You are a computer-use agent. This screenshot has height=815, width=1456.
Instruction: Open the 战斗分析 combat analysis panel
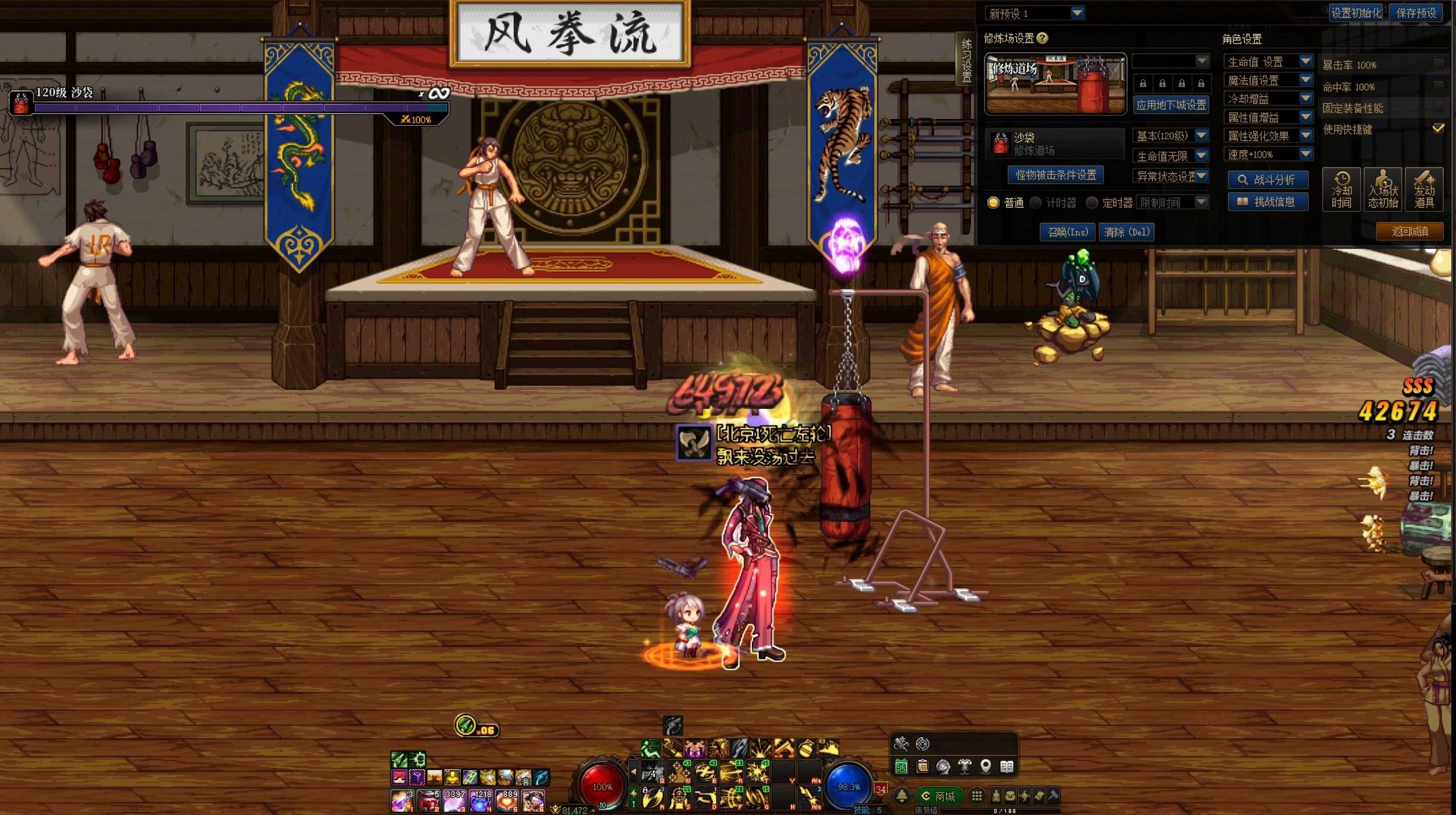click(1270, 179)
